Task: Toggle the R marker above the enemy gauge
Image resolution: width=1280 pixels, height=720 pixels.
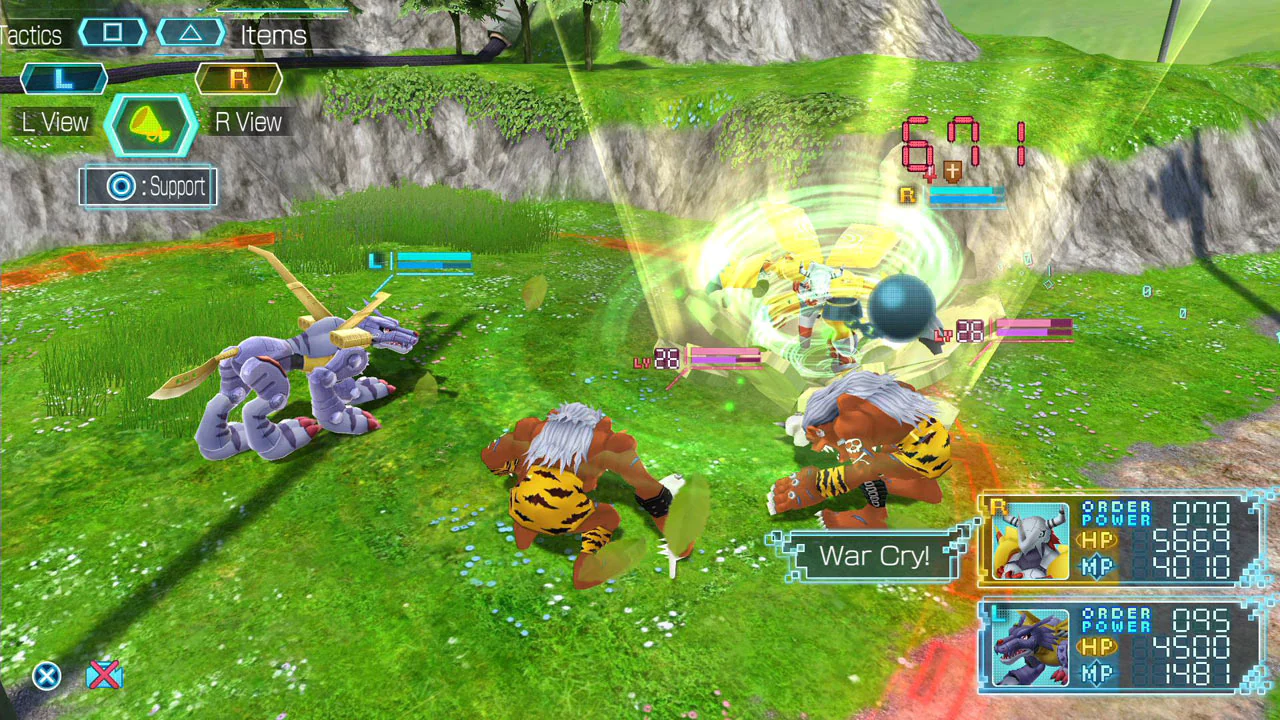Action: [x=907, y=196]
